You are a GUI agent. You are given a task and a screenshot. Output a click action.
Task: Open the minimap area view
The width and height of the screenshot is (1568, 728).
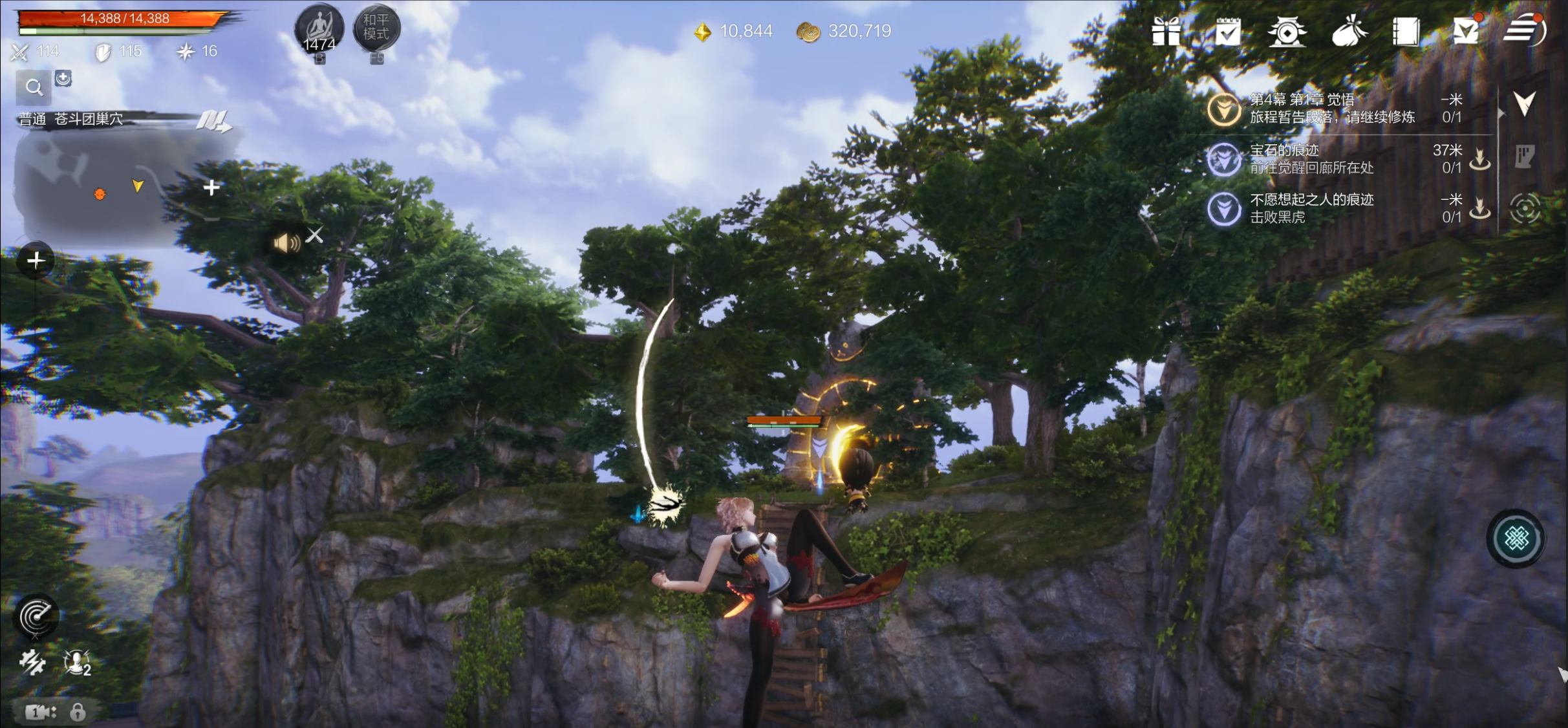110,184
